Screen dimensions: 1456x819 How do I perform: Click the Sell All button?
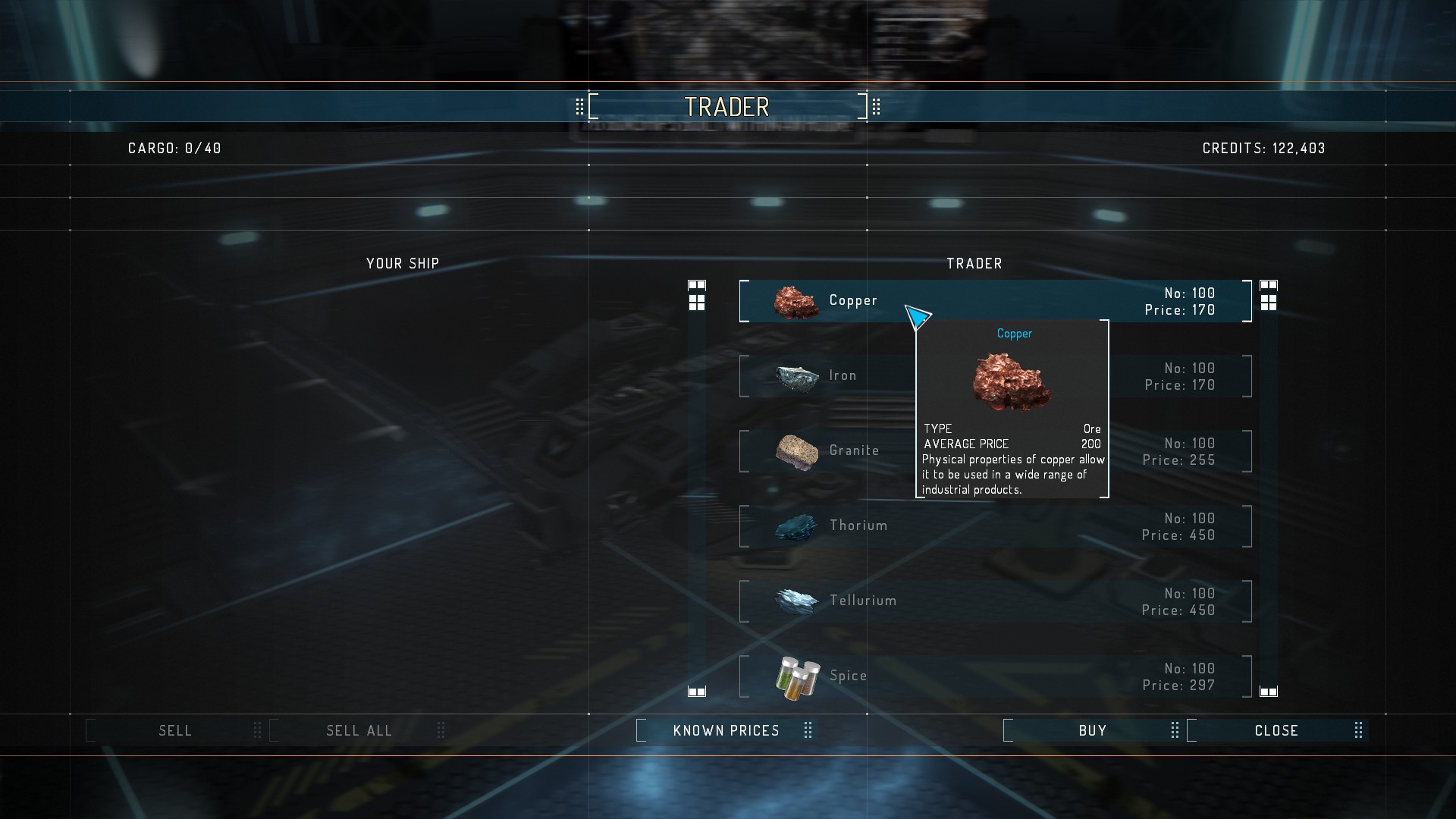tap(359, 730)
